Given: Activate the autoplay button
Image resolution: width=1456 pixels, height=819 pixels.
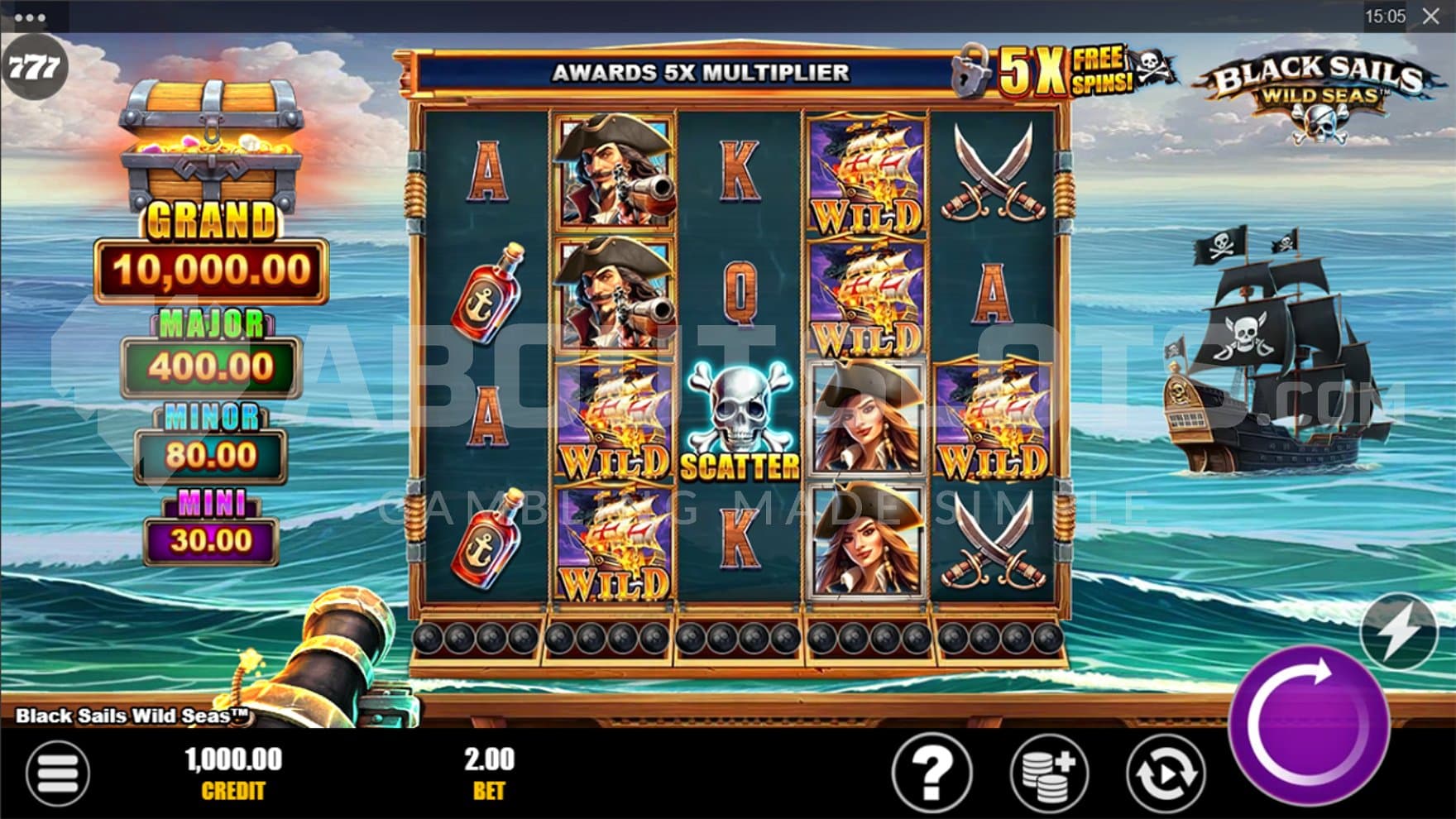Looking at the screenshot, I should click(x=1166, y=773).
